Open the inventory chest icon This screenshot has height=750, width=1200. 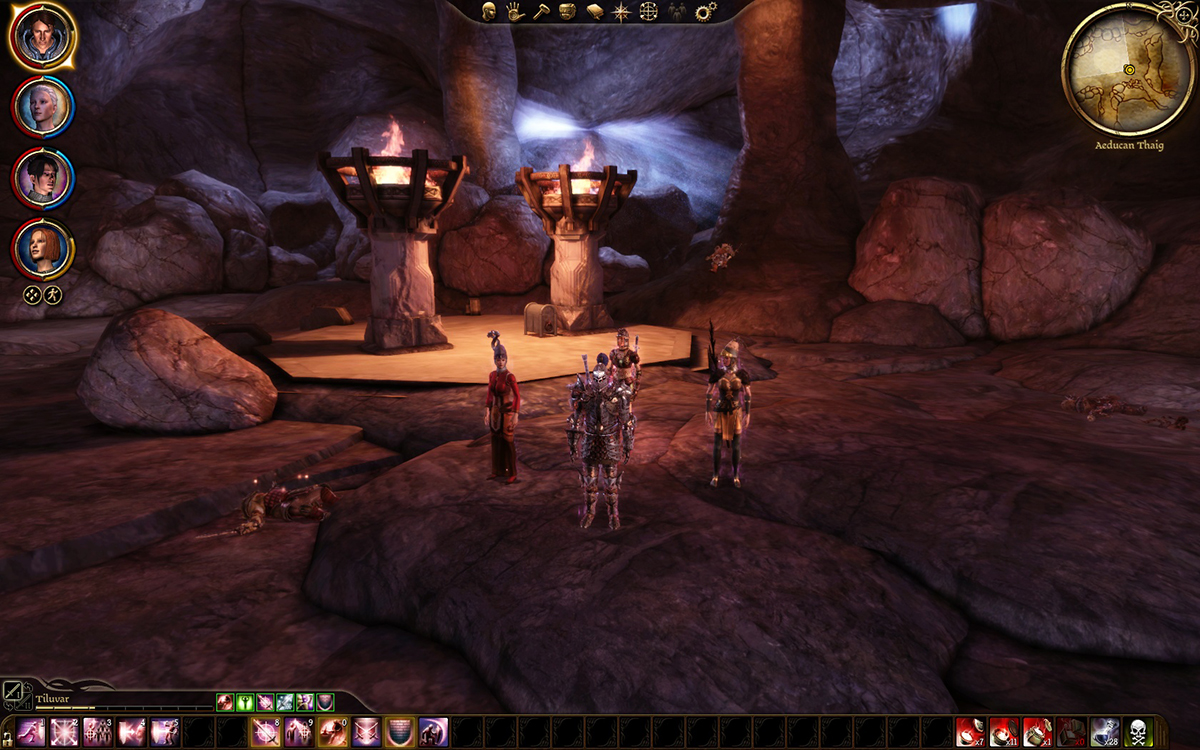(x=568, y=12)
